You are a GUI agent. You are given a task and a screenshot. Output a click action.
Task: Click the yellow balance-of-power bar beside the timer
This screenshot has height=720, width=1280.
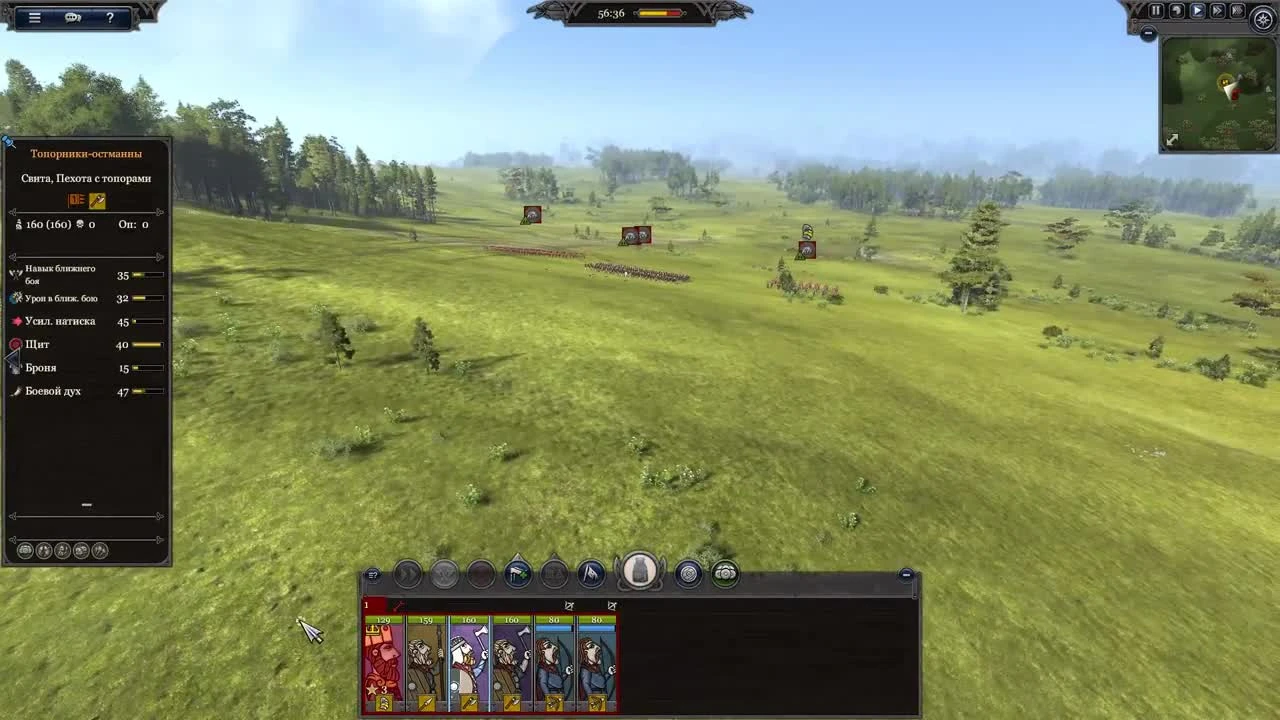(x=655, y=13)
